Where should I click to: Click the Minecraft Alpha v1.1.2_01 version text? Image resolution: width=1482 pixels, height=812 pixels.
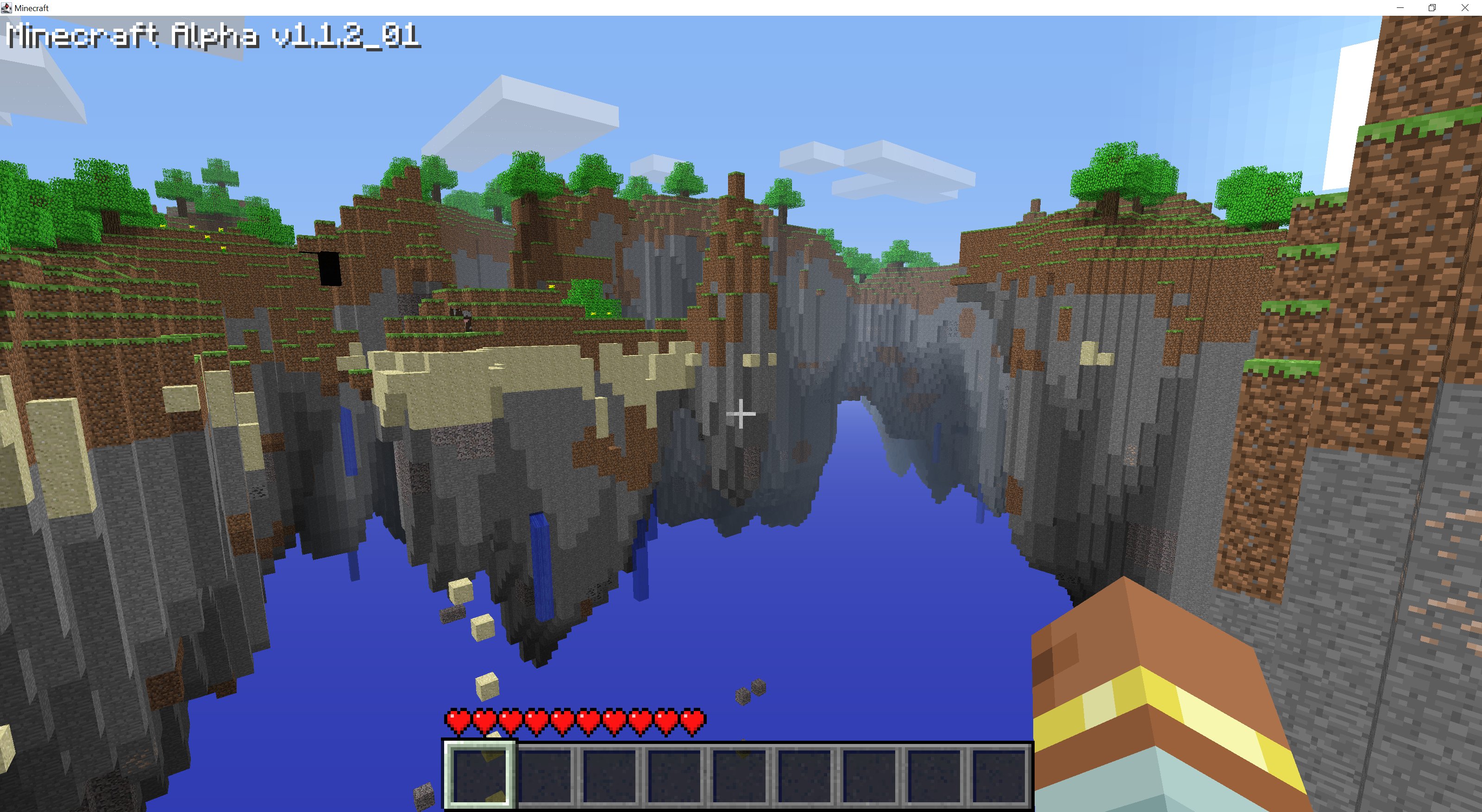(x=213, y=37)
